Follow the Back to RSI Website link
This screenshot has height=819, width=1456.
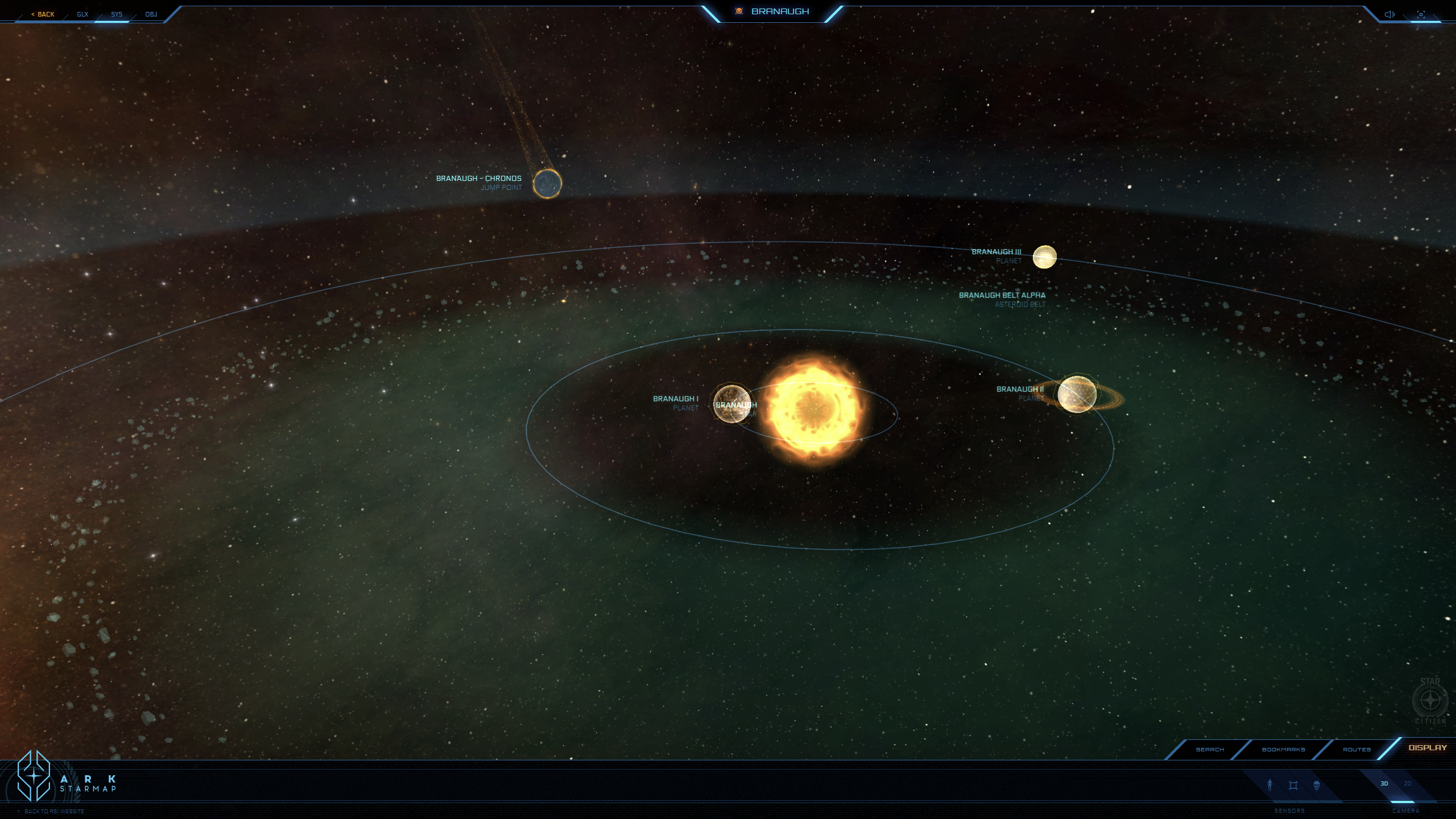pos(54,812)
